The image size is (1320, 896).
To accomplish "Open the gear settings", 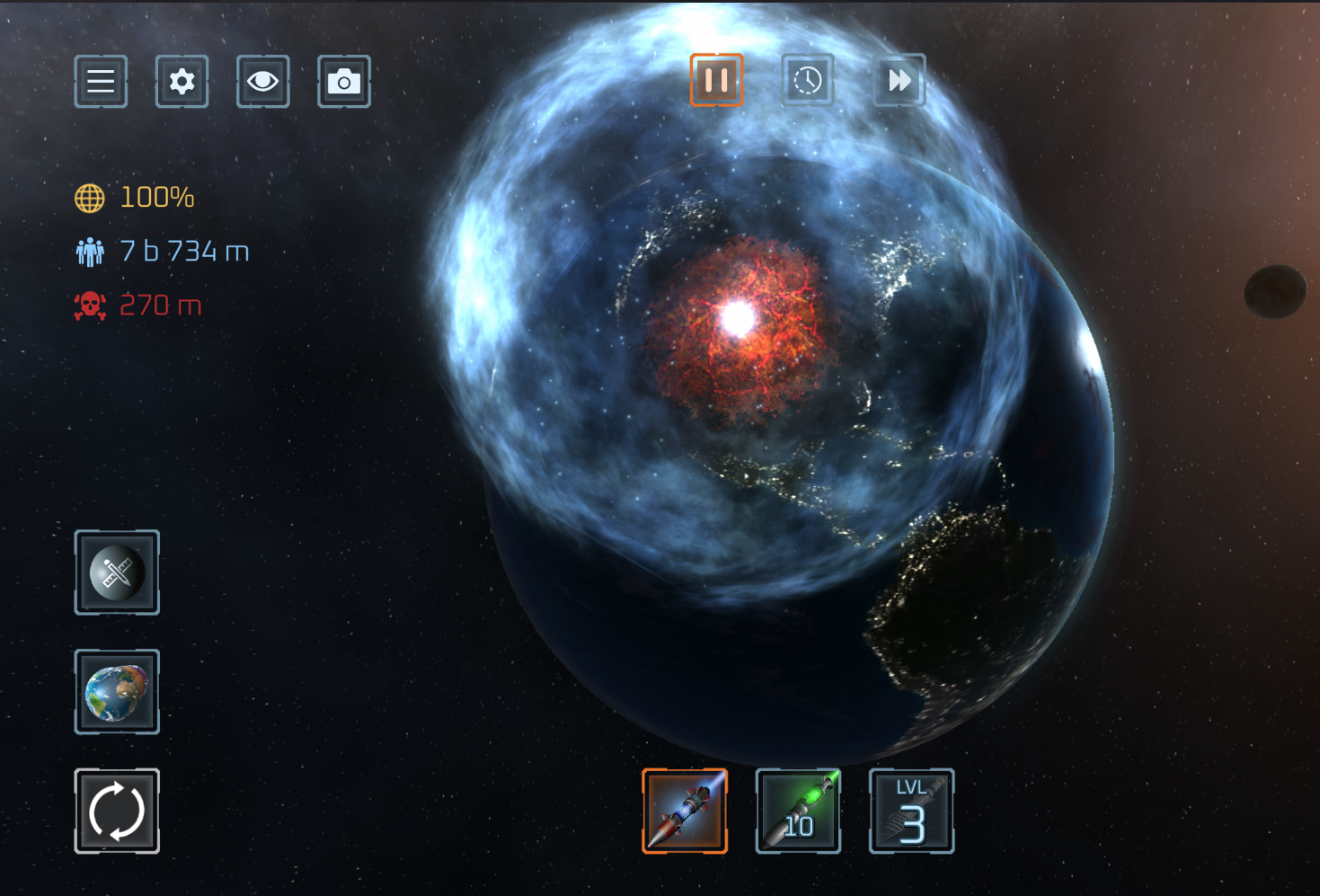I will (x=182, y=82).
